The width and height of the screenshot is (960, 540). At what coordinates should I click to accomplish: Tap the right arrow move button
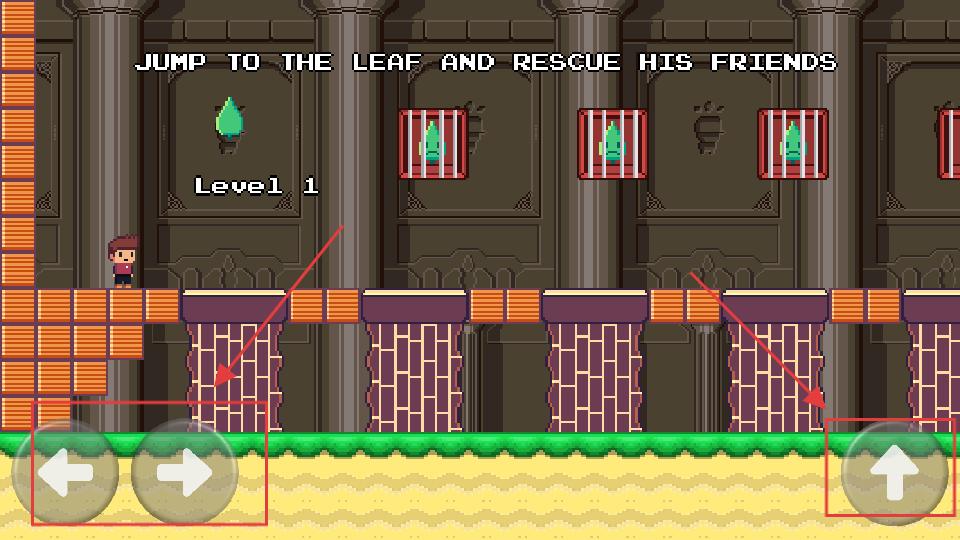[185, 473]
